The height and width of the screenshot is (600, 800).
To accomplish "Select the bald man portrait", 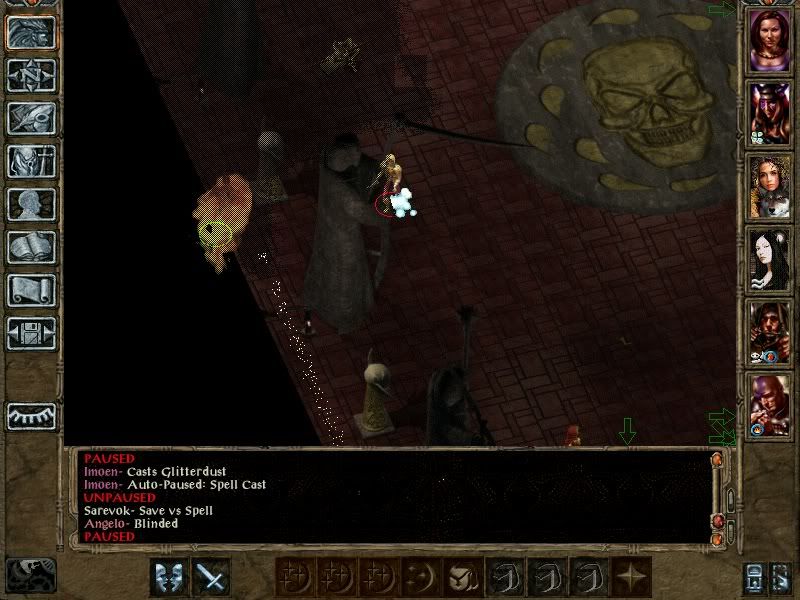I will click(770, 405).
